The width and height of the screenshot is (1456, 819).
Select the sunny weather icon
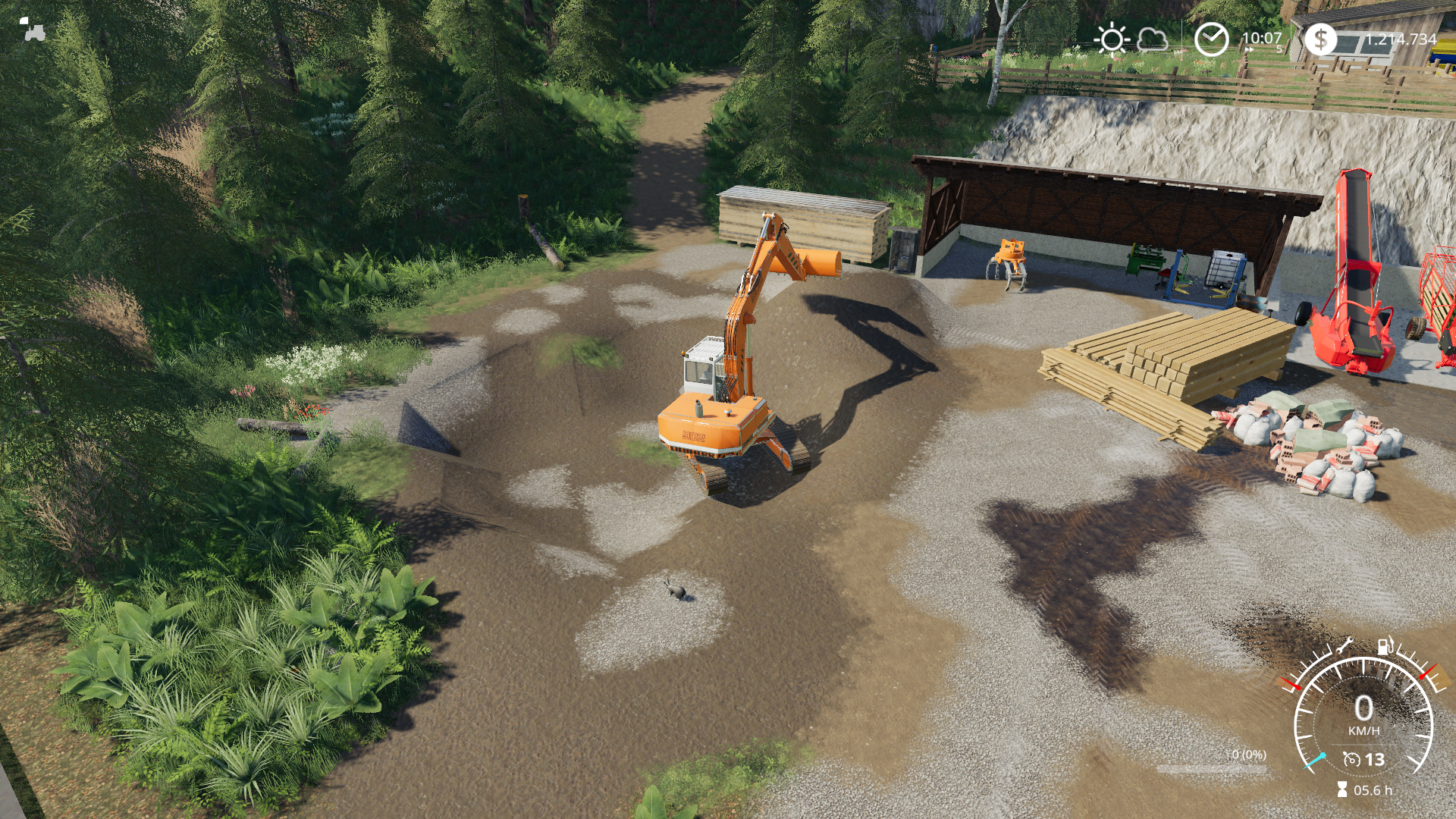tap(1112, 39)
